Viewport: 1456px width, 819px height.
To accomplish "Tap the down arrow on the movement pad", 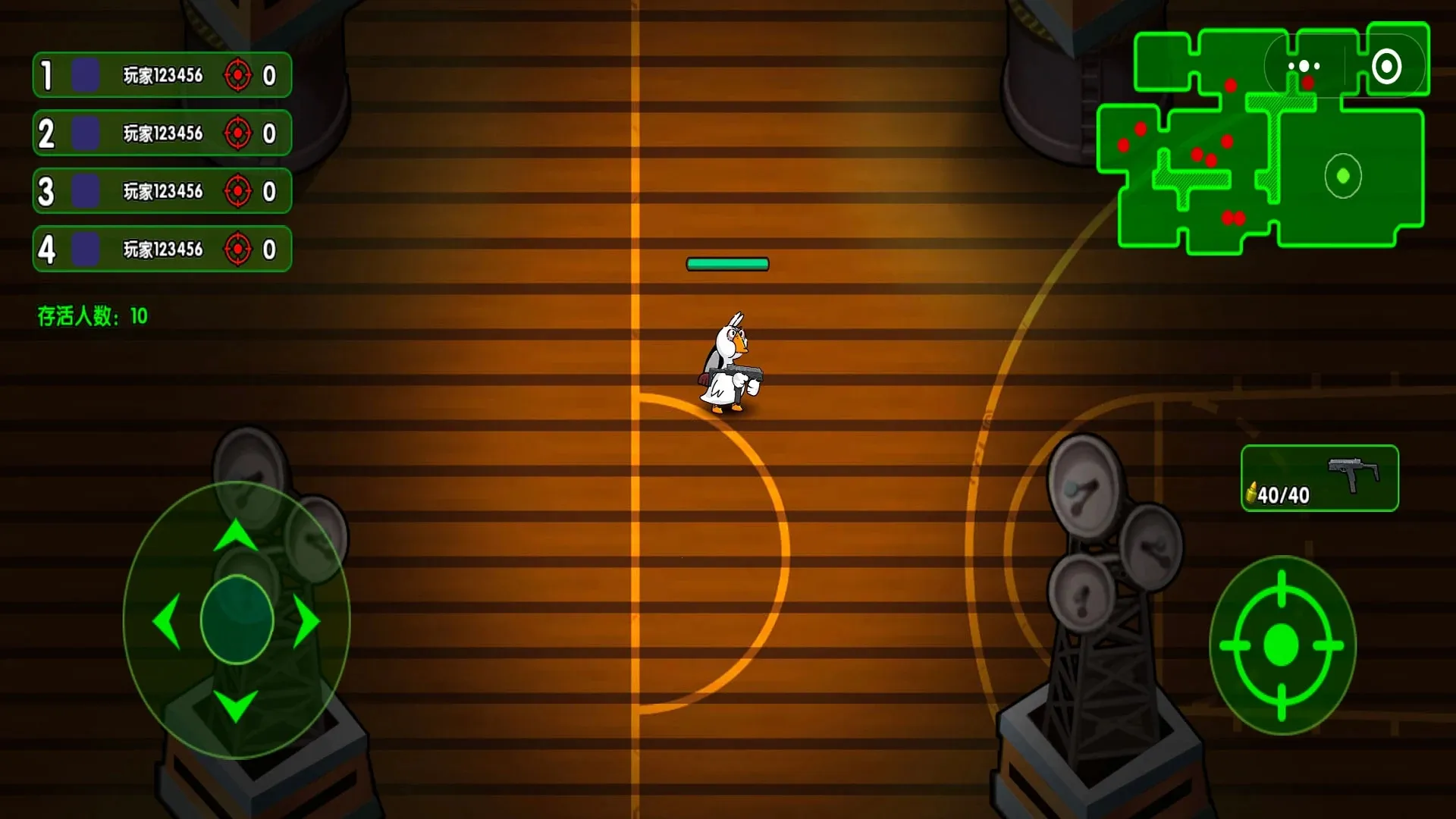I will [x=236, y=705].
